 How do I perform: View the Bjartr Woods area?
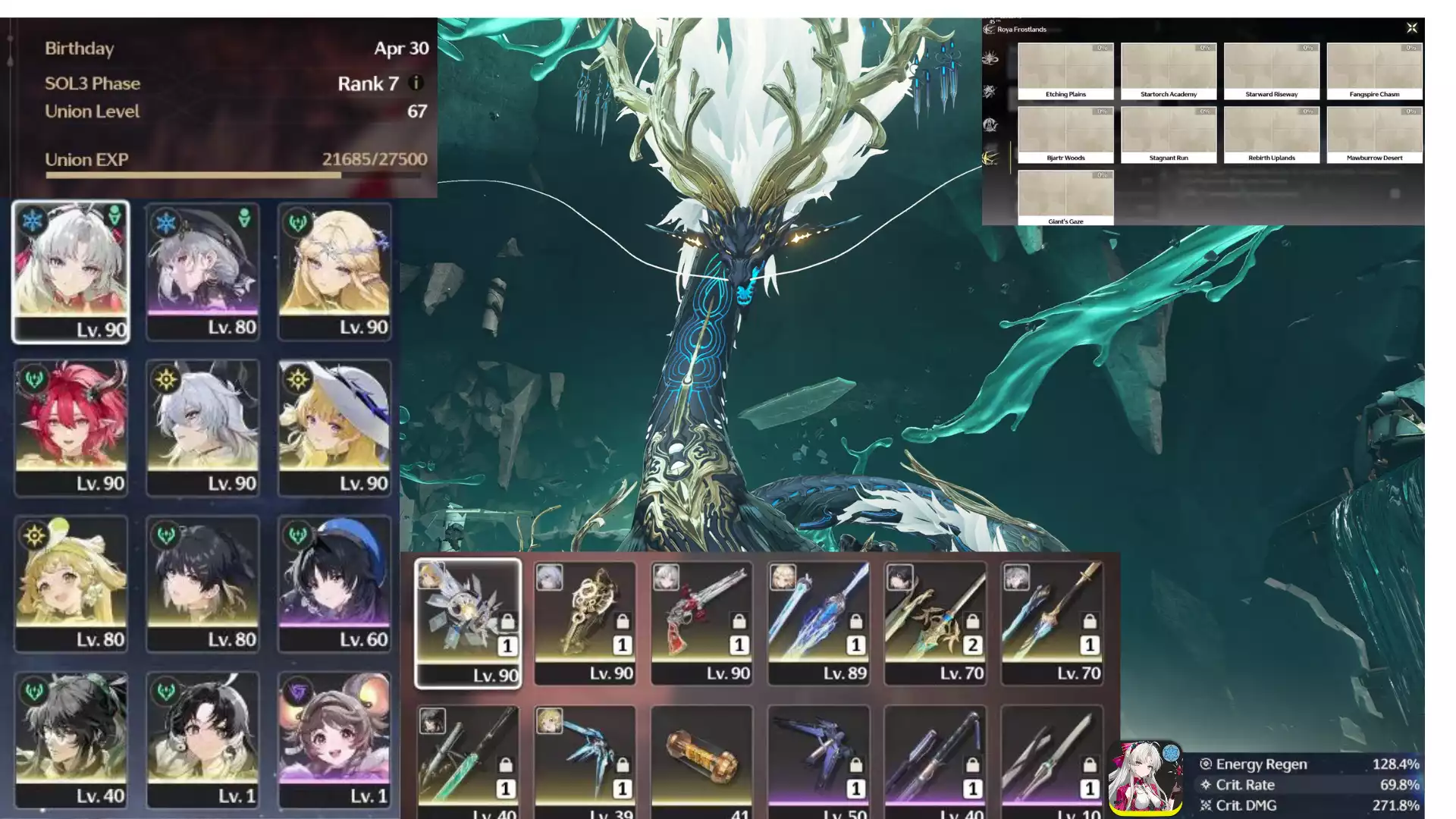point(1065,135)
